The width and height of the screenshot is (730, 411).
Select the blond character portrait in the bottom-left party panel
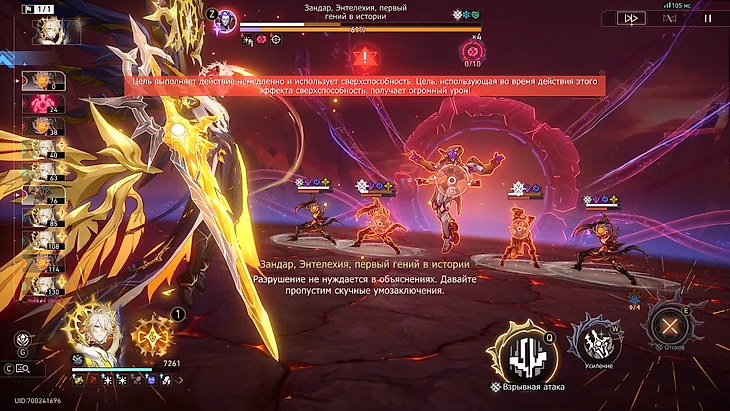94,331
